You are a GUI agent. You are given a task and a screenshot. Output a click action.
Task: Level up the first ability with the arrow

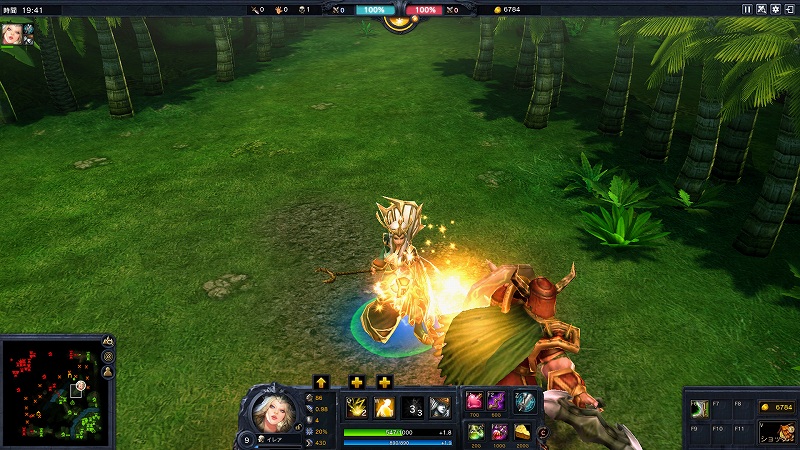pyautogui.click(x=321, y=382)
